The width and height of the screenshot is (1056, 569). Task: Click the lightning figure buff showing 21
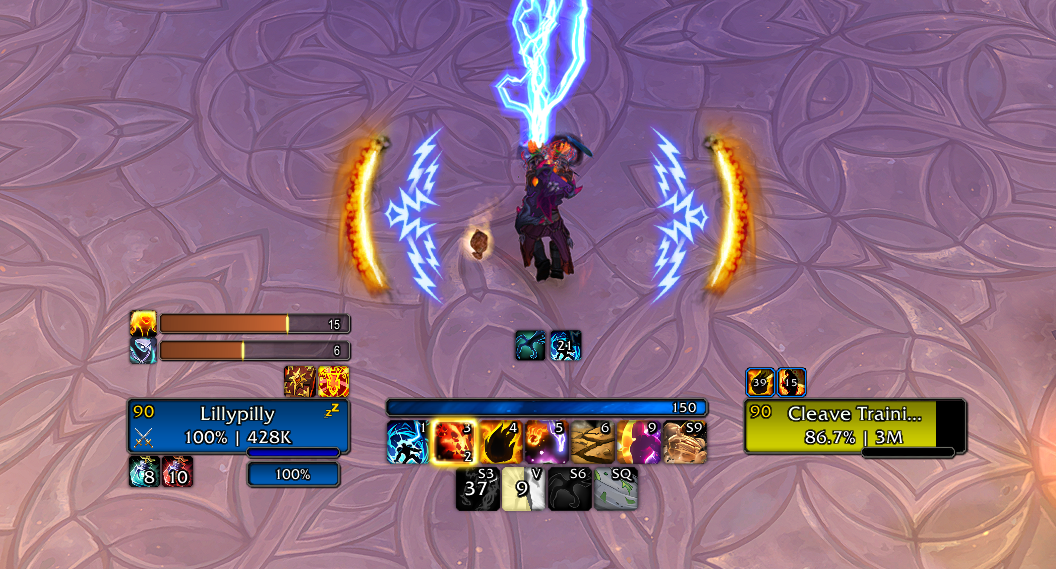pos(565,346)
